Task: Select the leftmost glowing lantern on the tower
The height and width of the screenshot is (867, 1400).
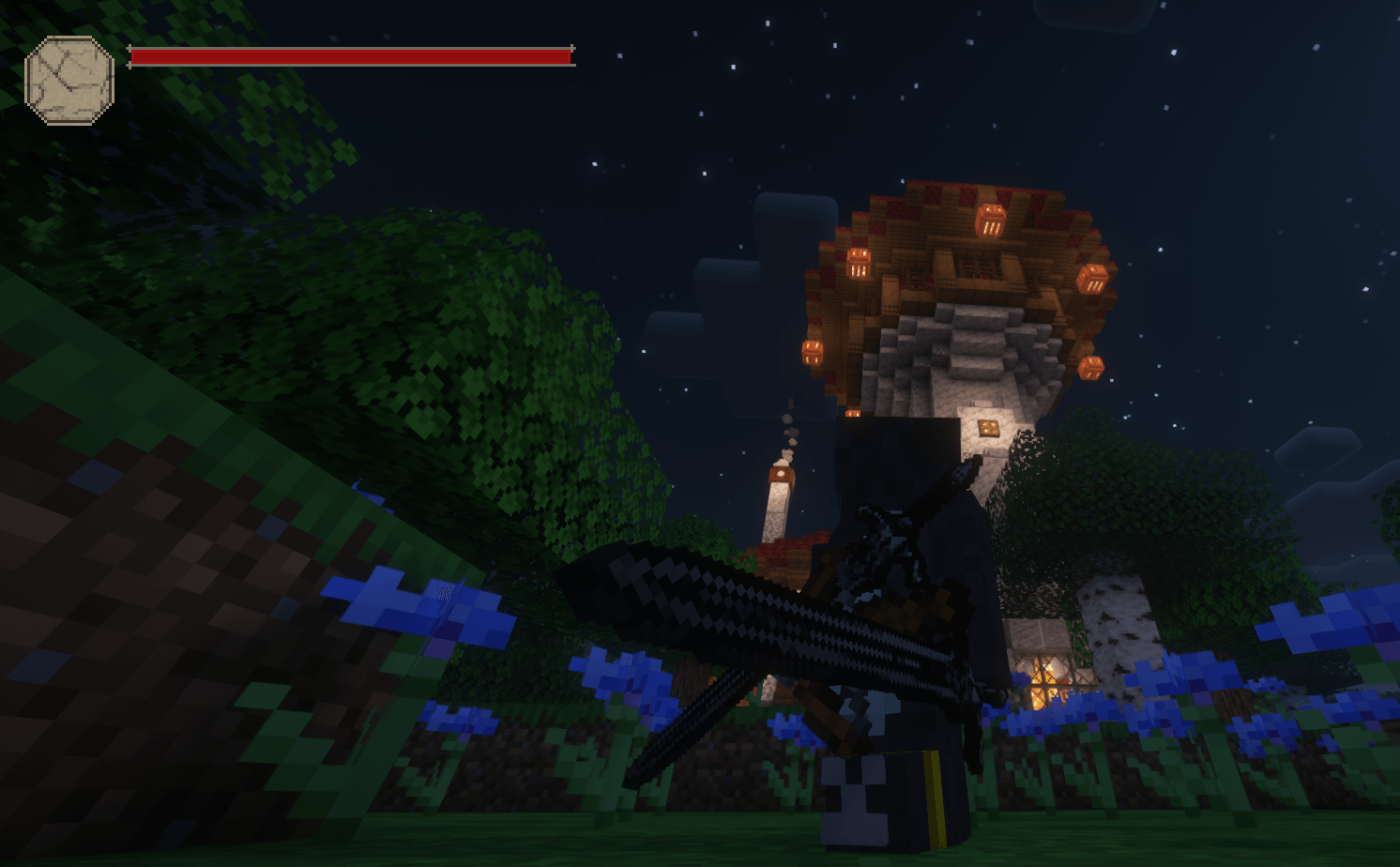Action: pos(811,352)
